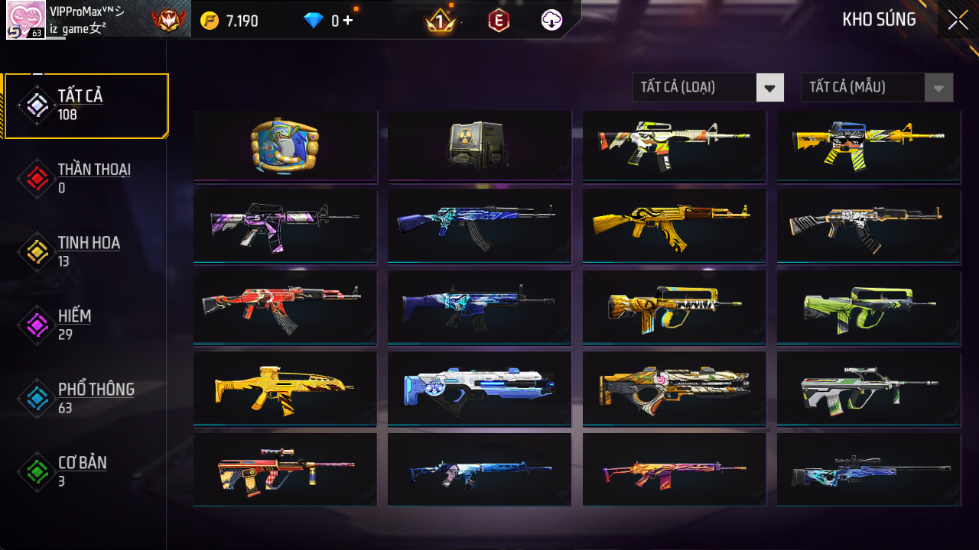979x550 pixels.
Task: Select the Tất Cả category tab
Action: click(x=85, y=105)
